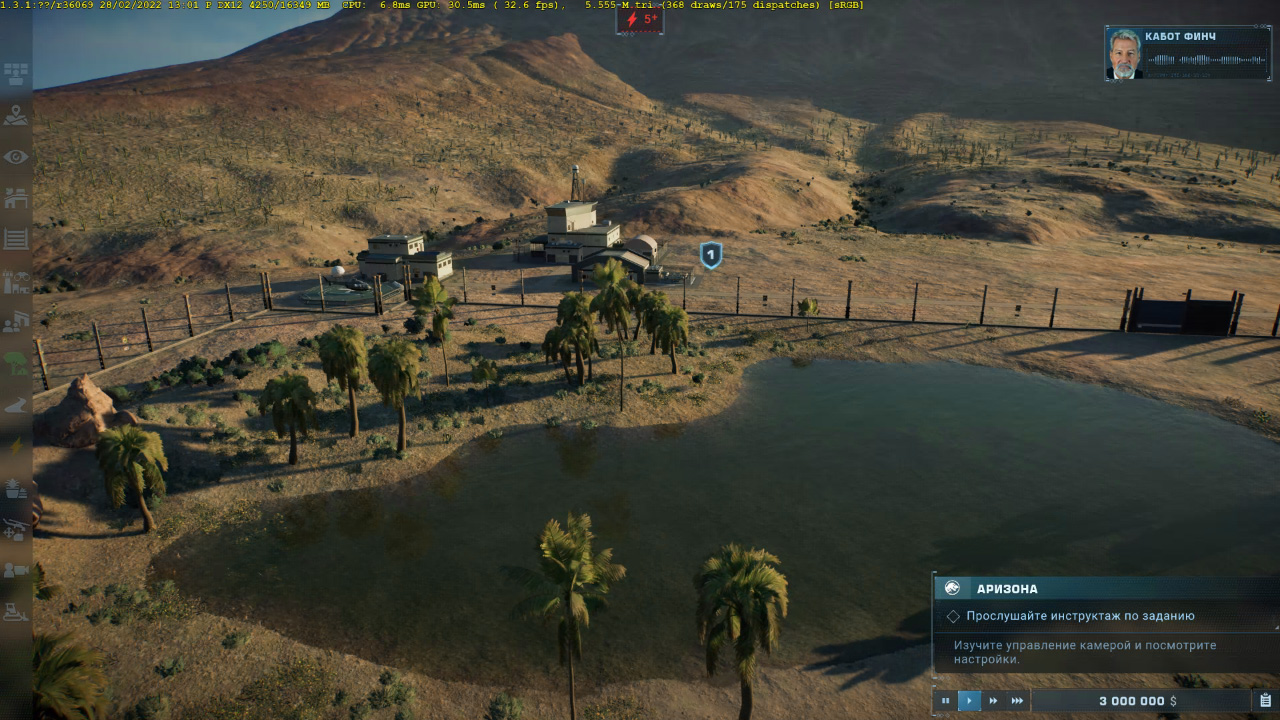Viewport: 1280px width, 720px height.
Task: Open the lightning bolt power category
Action: [16, 446]
